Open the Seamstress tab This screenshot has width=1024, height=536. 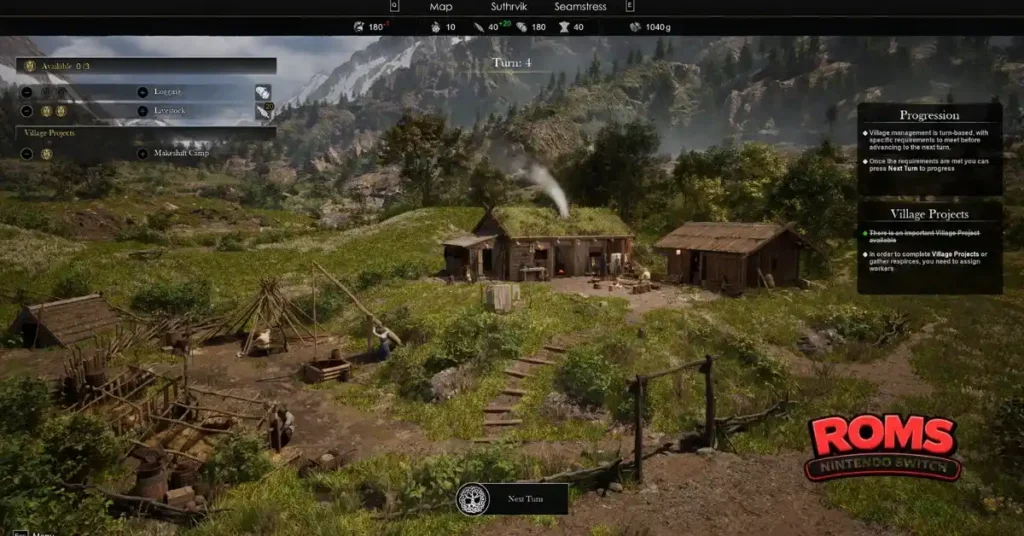tap(580, 7)
